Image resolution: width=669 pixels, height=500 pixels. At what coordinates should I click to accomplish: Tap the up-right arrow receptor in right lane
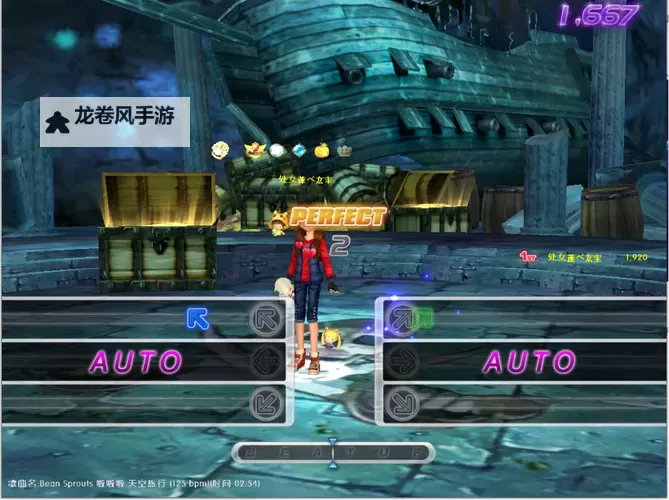click(x=400, y=318)
